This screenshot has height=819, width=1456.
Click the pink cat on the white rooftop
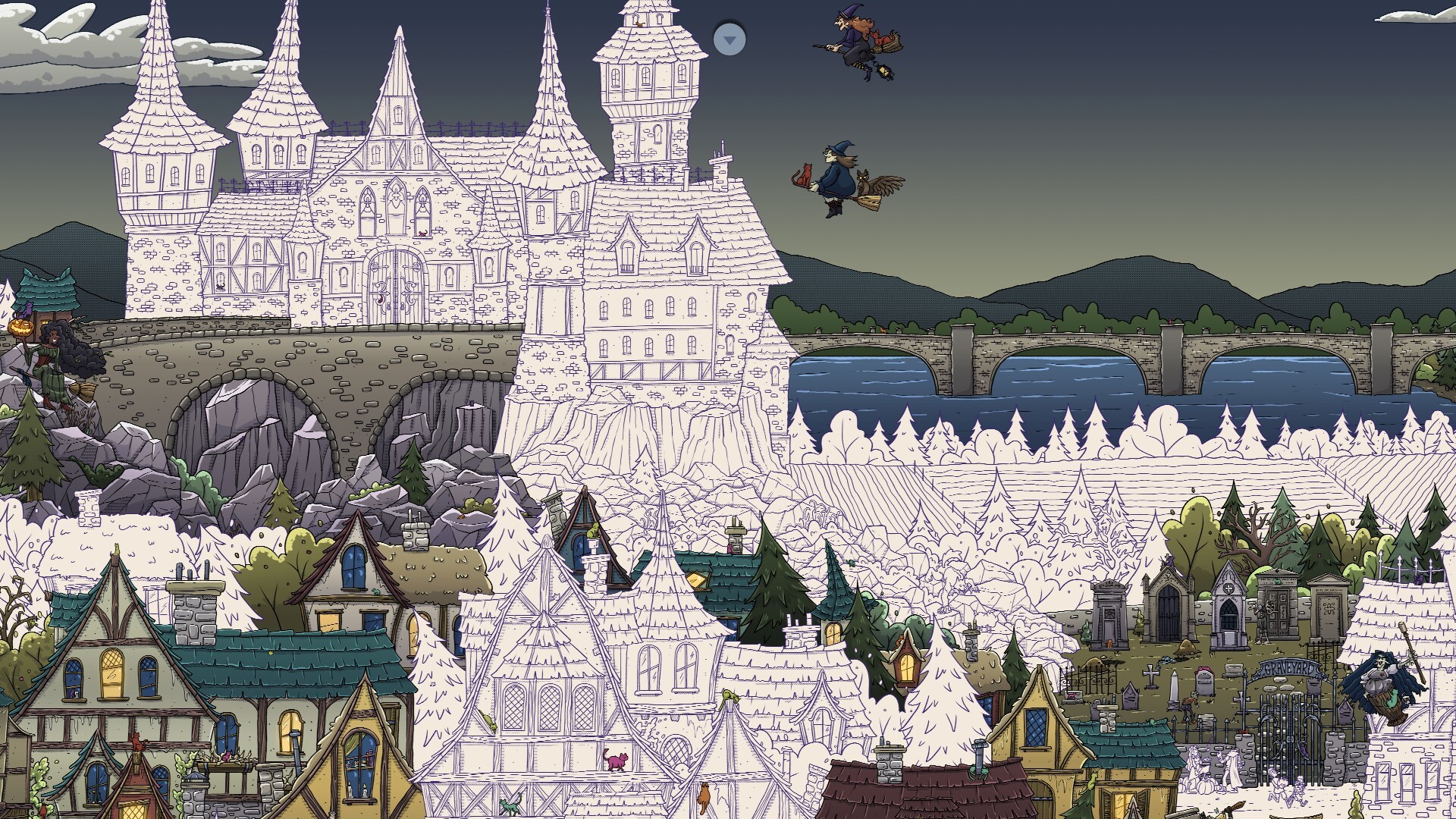tap(617, 760)
